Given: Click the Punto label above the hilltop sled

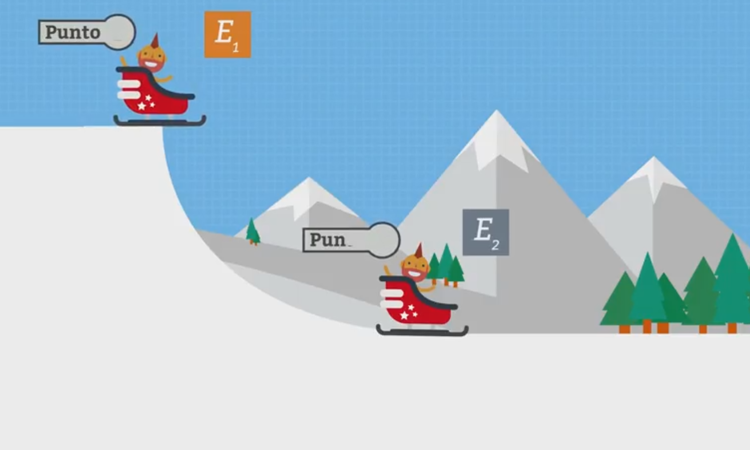Looking at the screenshot, I should (74, 32).
